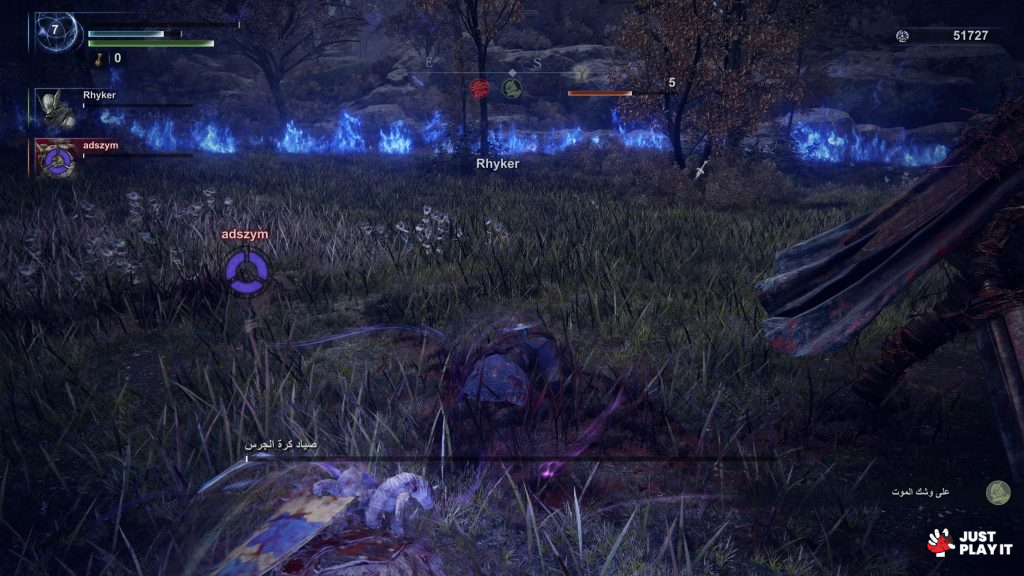The height and width of the screenshot is (576, 1024).
Task: Click the Just Play It watermark logo
Action: [969, 541]
